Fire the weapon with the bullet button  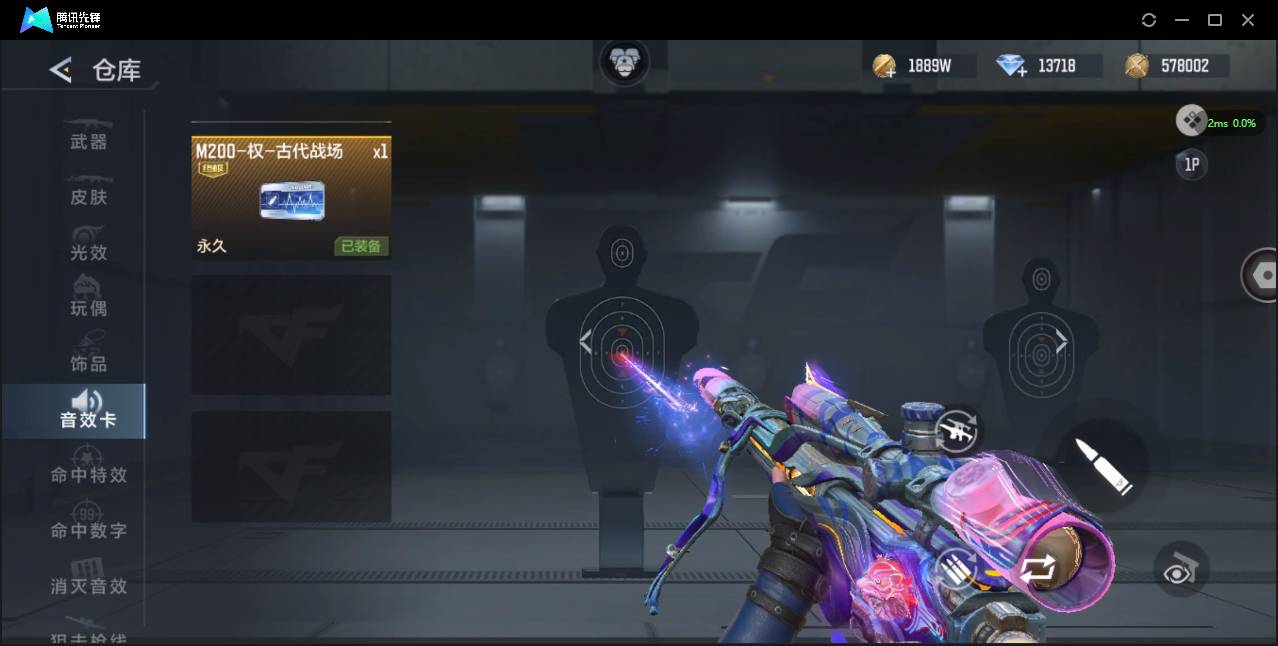tap(1102, 466)
